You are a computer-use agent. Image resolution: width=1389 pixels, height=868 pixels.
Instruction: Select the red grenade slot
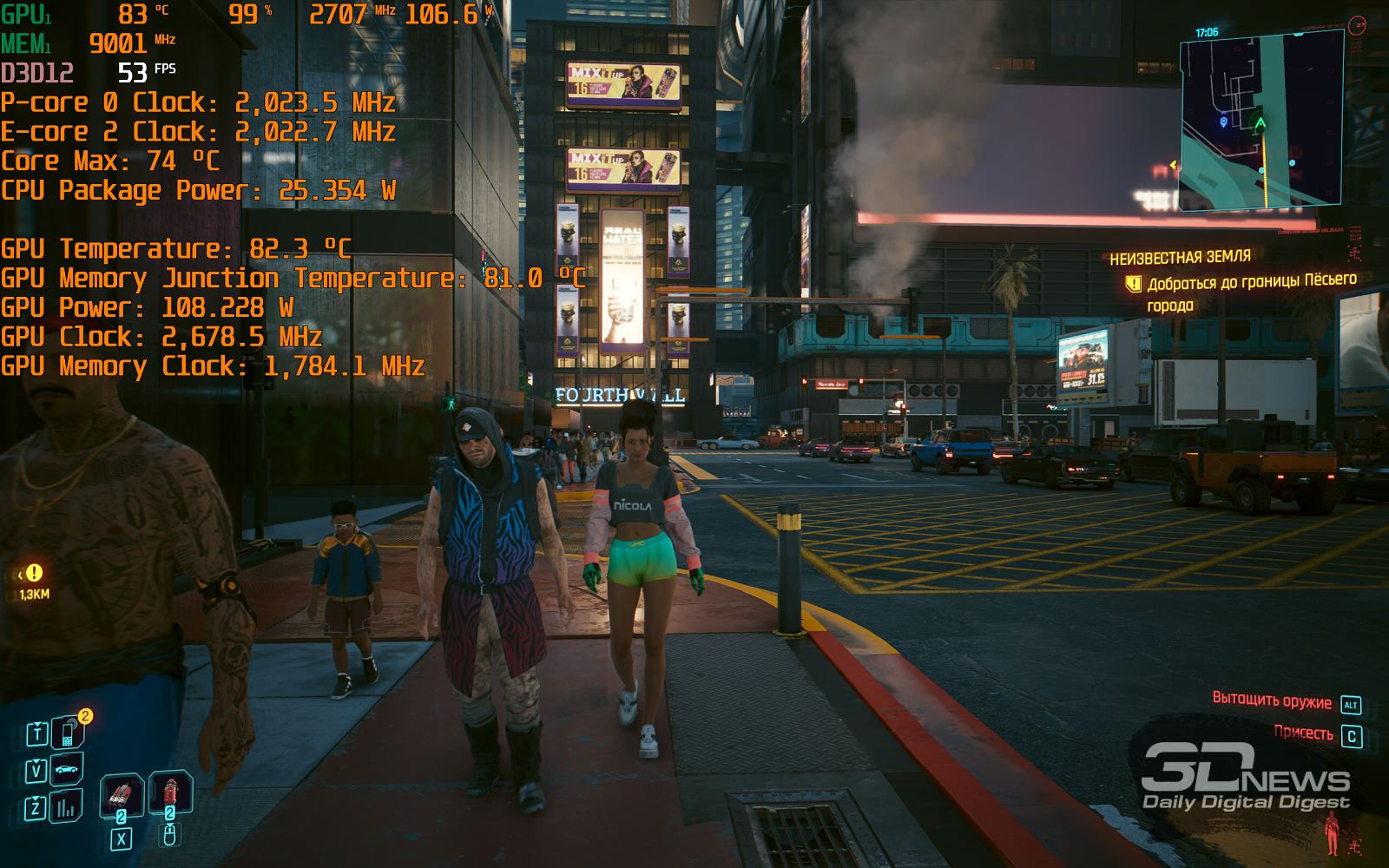[170, 792]
